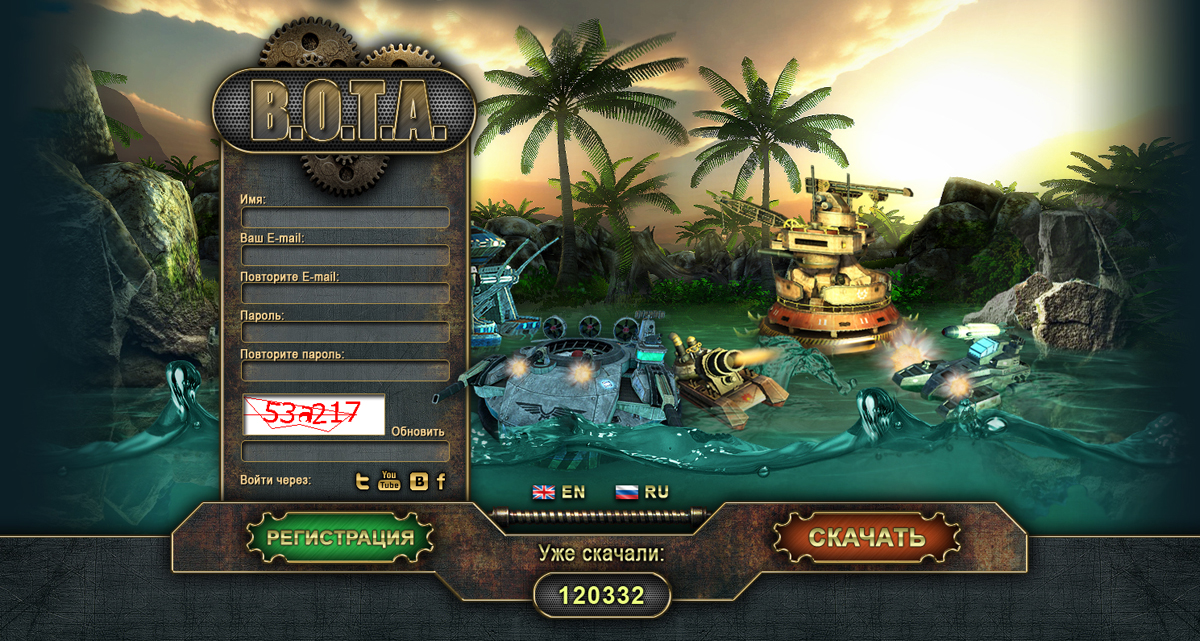This screenshot has height=641, width=1200.
Task: Focus the Повторите пароль field
Action: (x=345, y=370)
